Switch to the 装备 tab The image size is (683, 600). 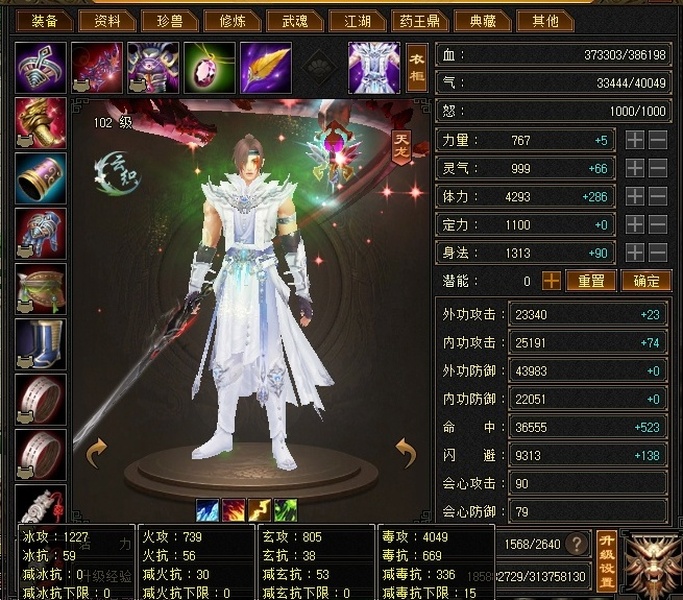point(43,20)
